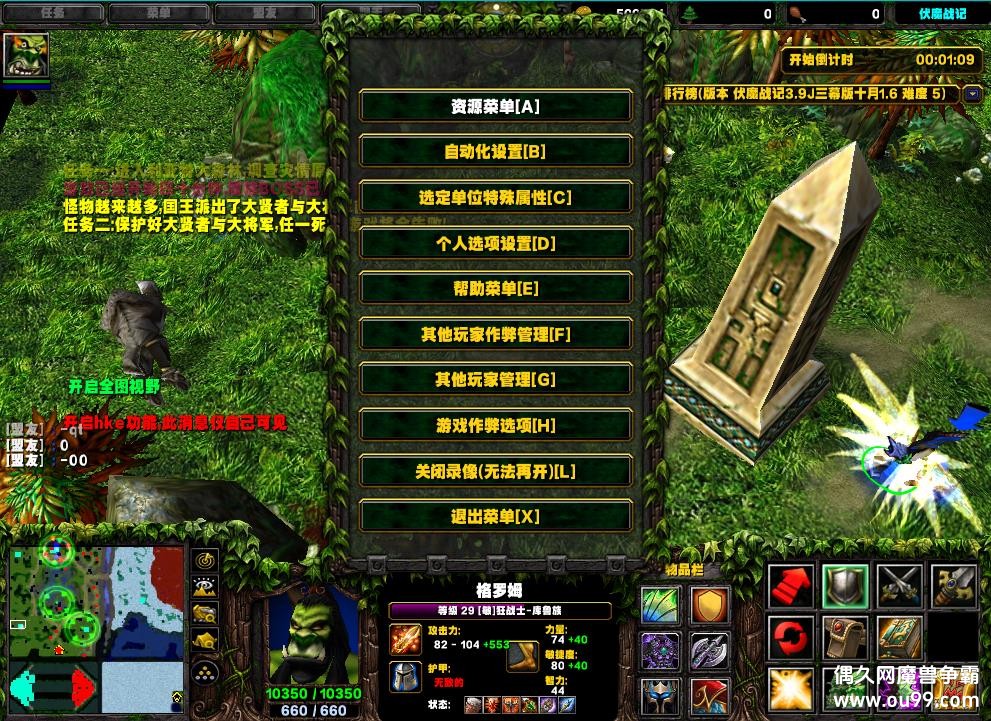991x721 pixels.
Task: Select 其他玩家管理[G] player management
Action: click(495, 380)
